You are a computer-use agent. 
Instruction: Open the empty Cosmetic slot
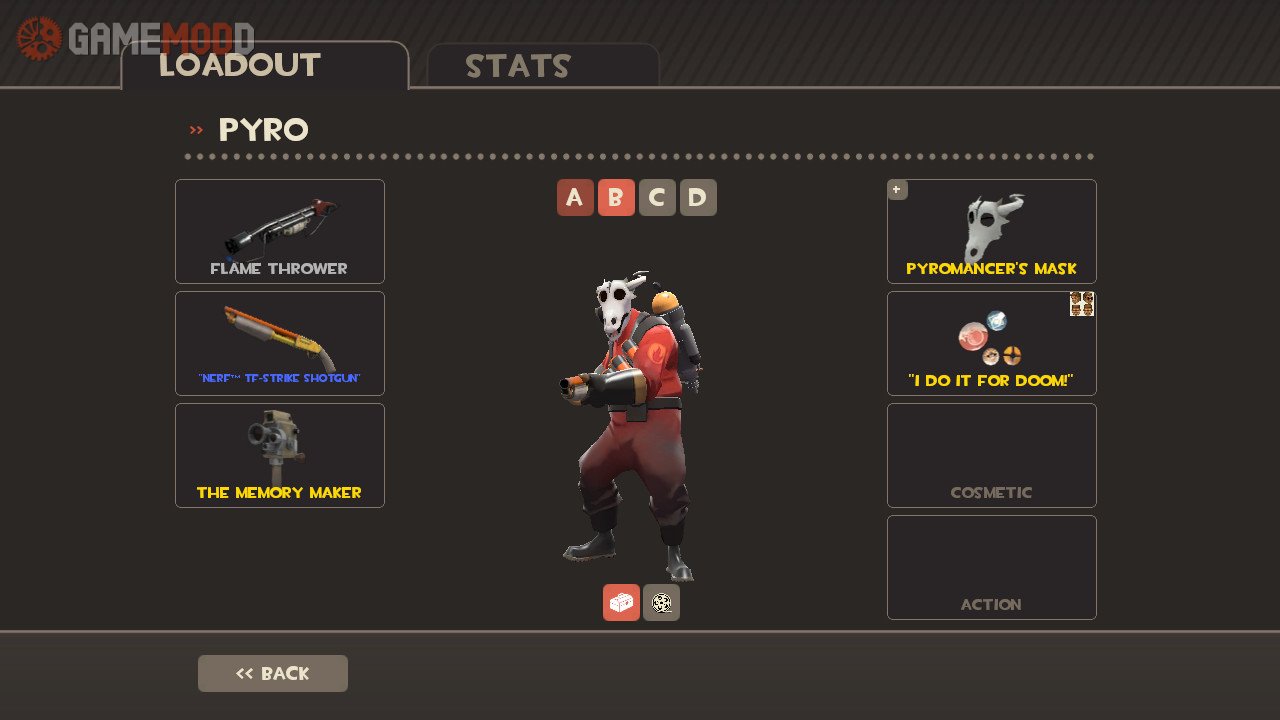992,455
